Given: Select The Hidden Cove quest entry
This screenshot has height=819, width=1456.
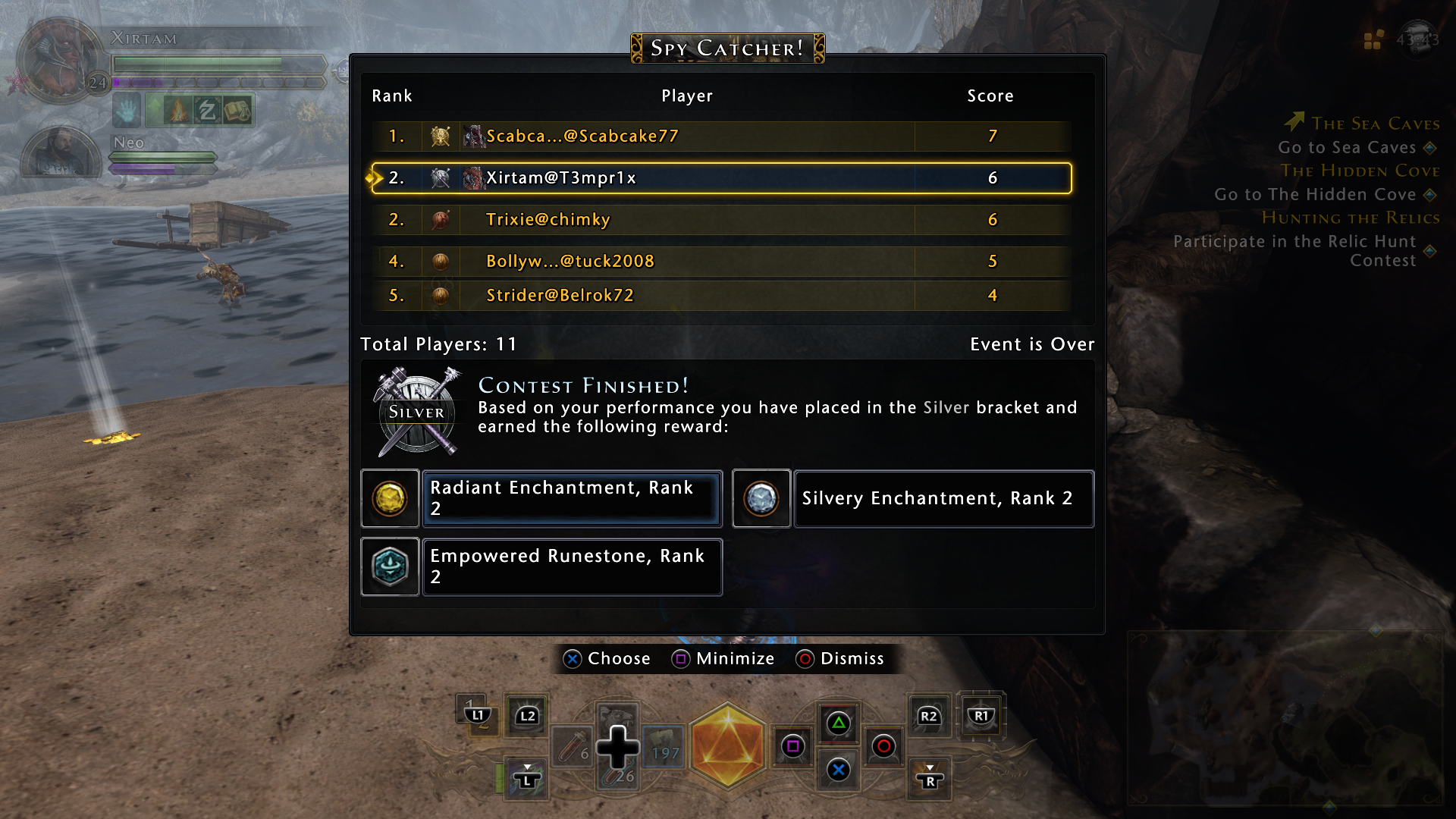Looking at the screenshot, I should (1361, 171).
